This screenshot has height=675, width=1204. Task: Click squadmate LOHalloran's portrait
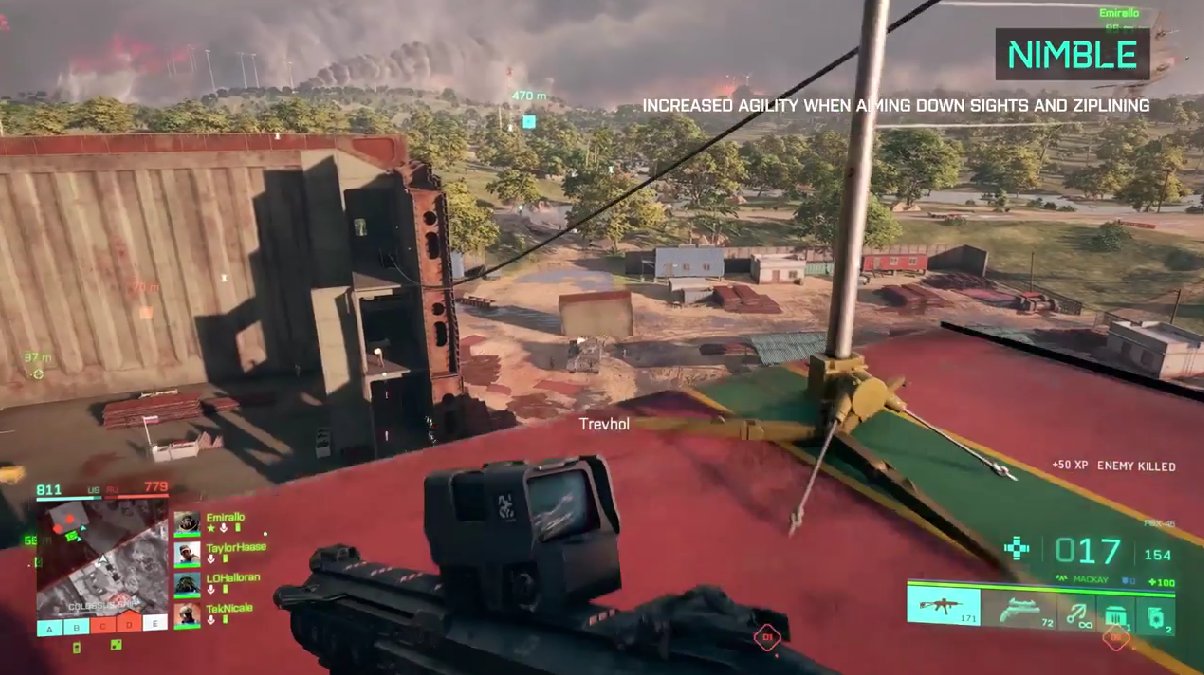tap(186, 583)
